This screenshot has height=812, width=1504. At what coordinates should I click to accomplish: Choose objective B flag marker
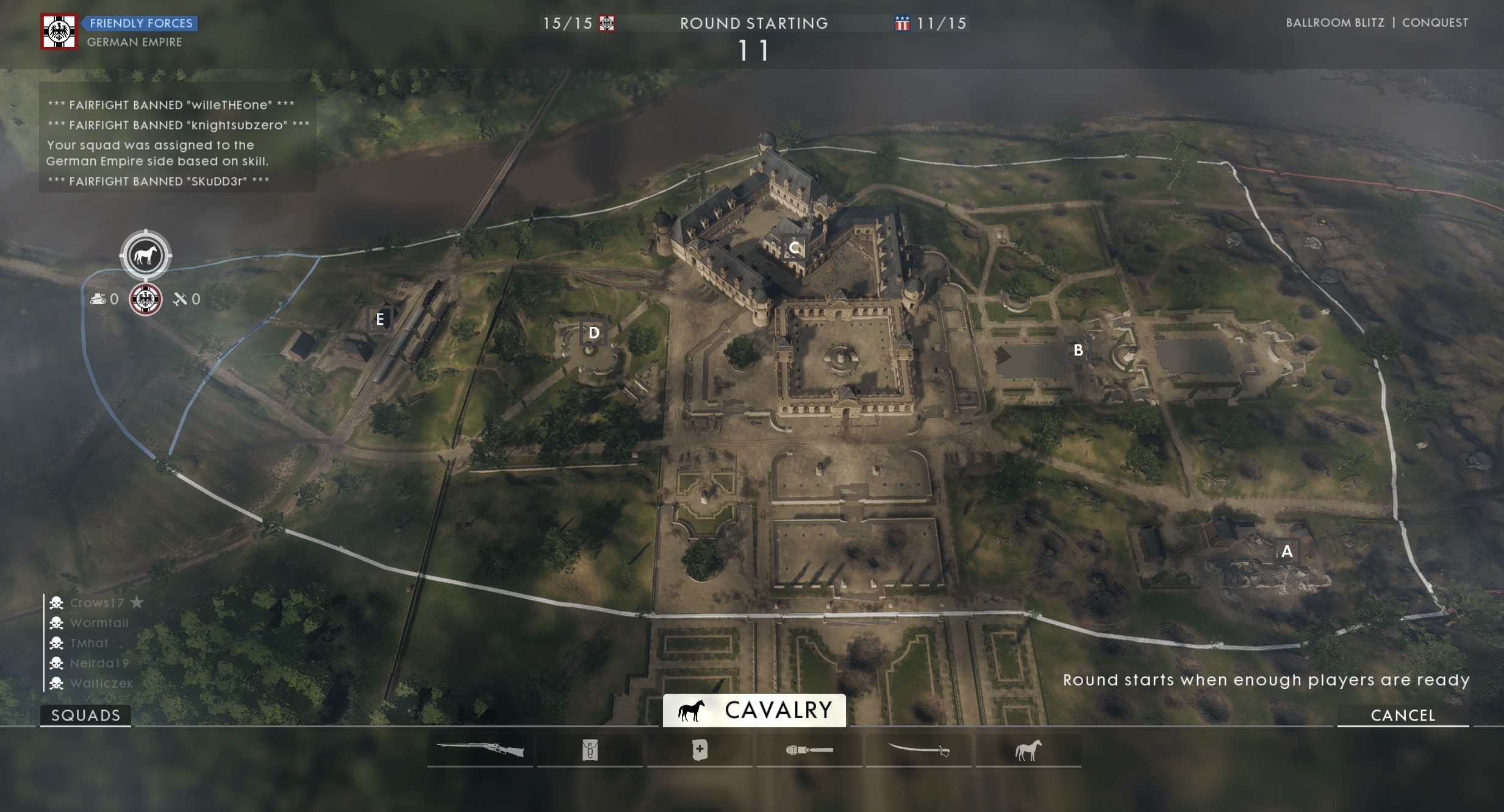point(1078,351)
